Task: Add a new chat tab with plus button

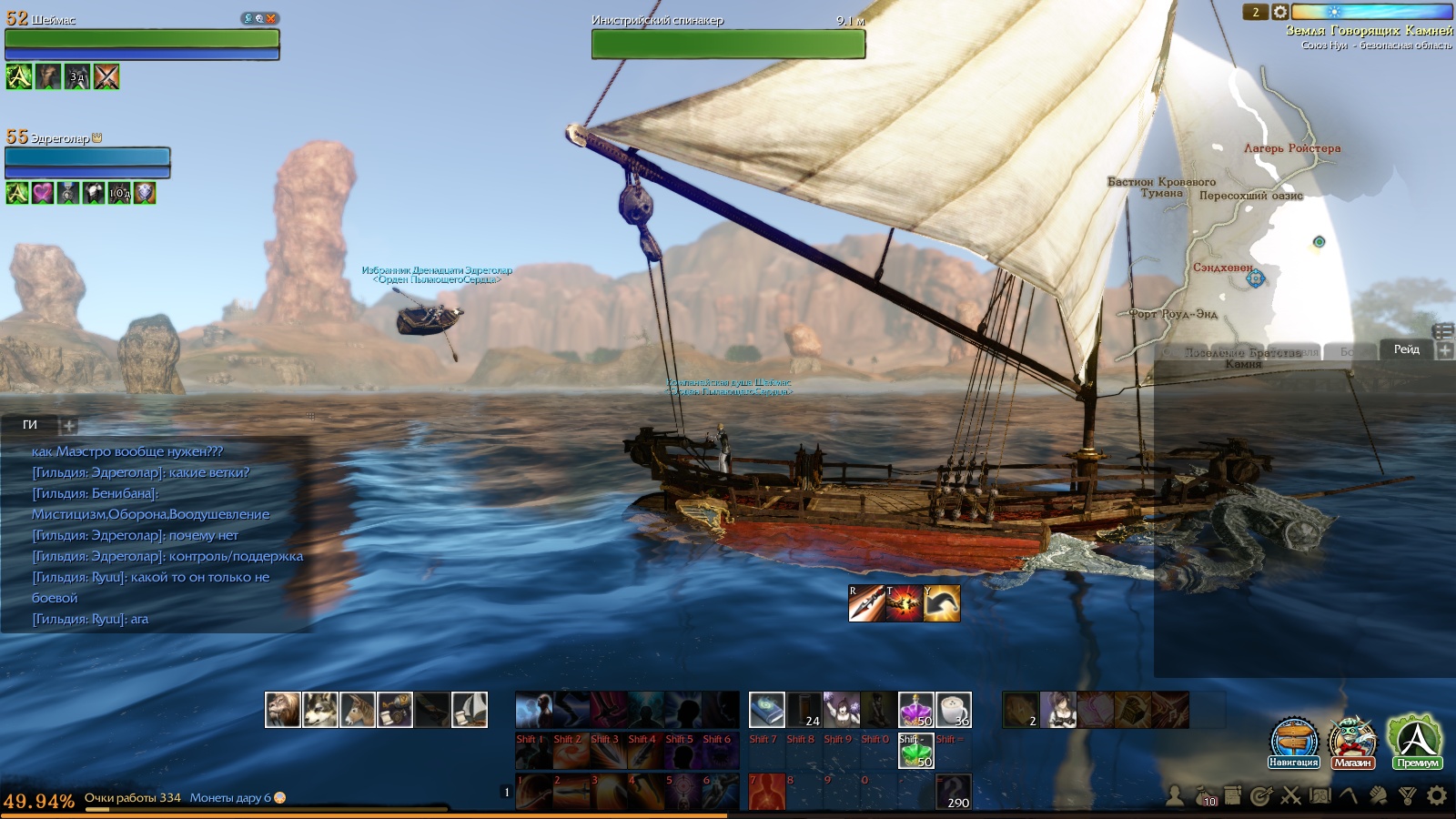Action: coord(68,425)
